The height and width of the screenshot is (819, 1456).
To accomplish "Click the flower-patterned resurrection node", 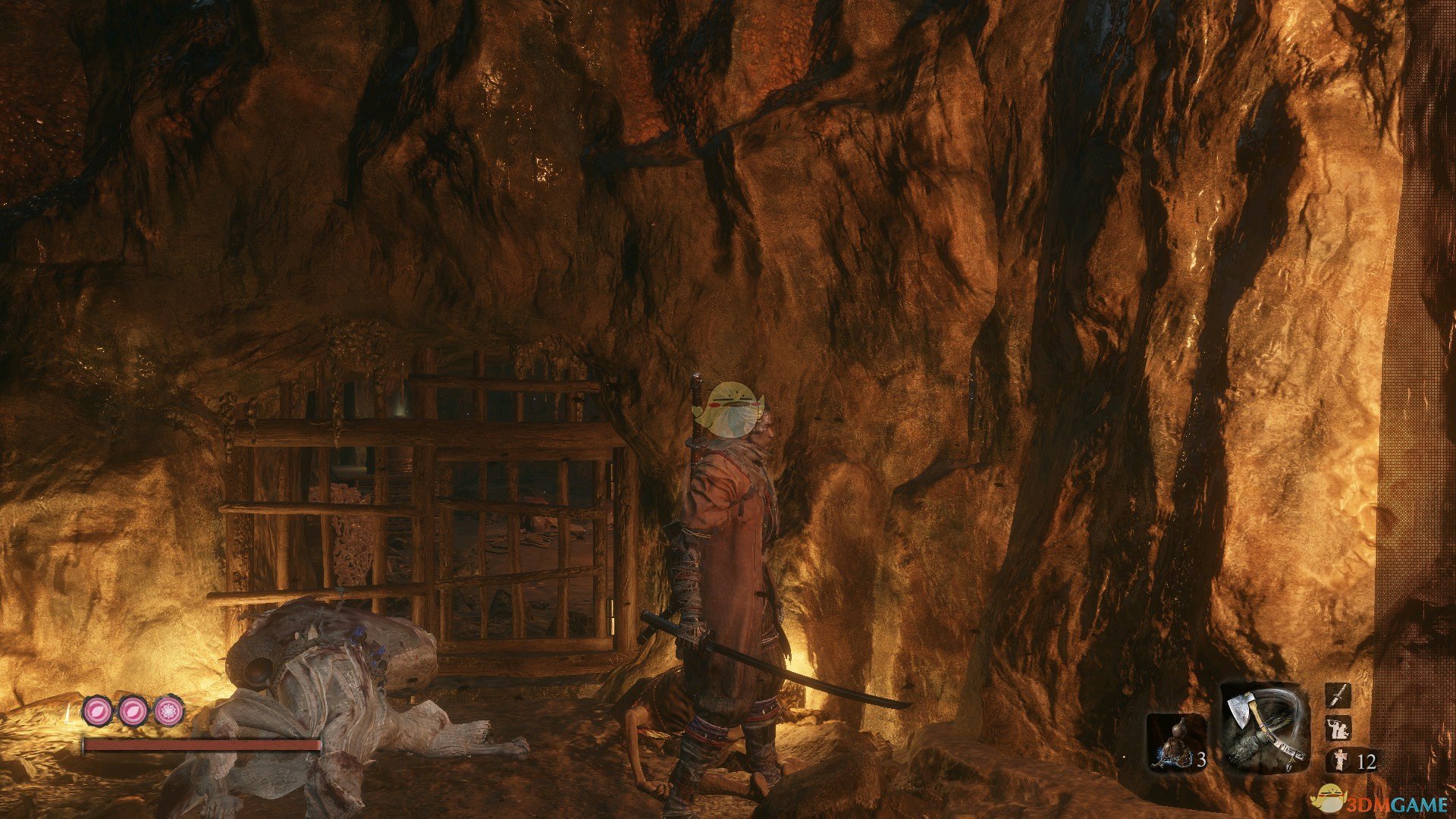I will point(168,711).
